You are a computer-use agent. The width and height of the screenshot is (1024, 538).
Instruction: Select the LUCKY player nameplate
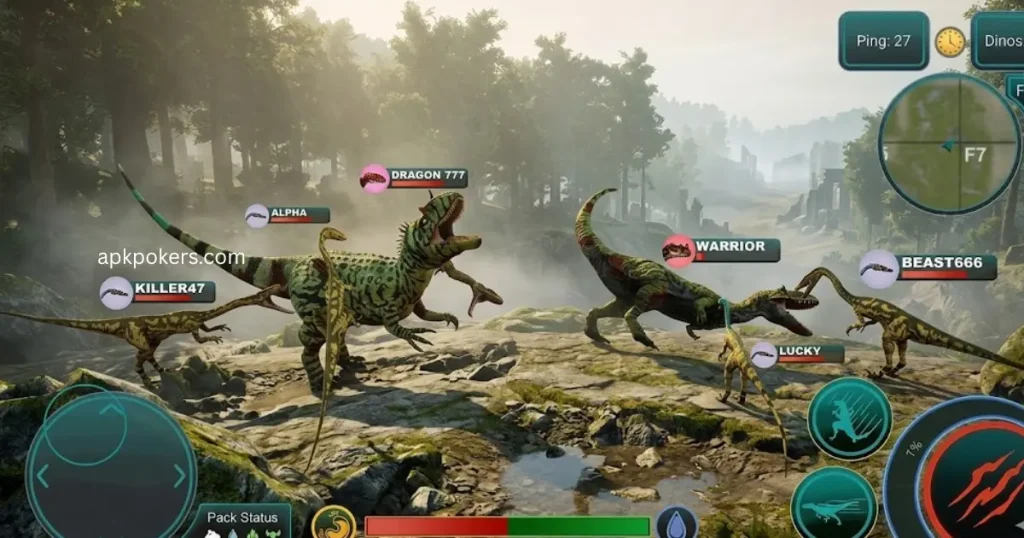[797, 353]
